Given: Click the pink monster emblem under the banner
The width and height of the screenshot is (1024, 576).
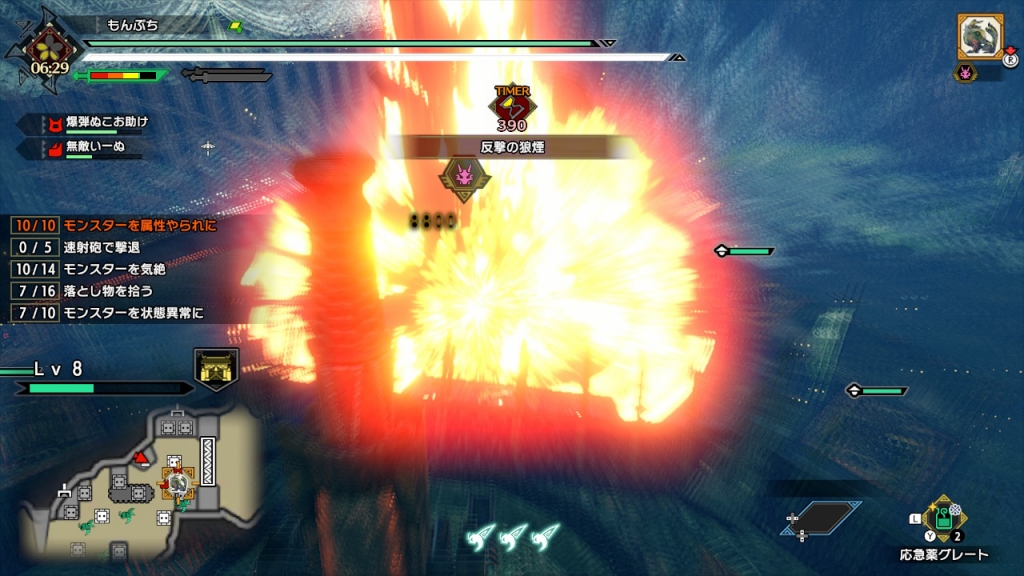Looking at the screenshot, I should point(465,179).
